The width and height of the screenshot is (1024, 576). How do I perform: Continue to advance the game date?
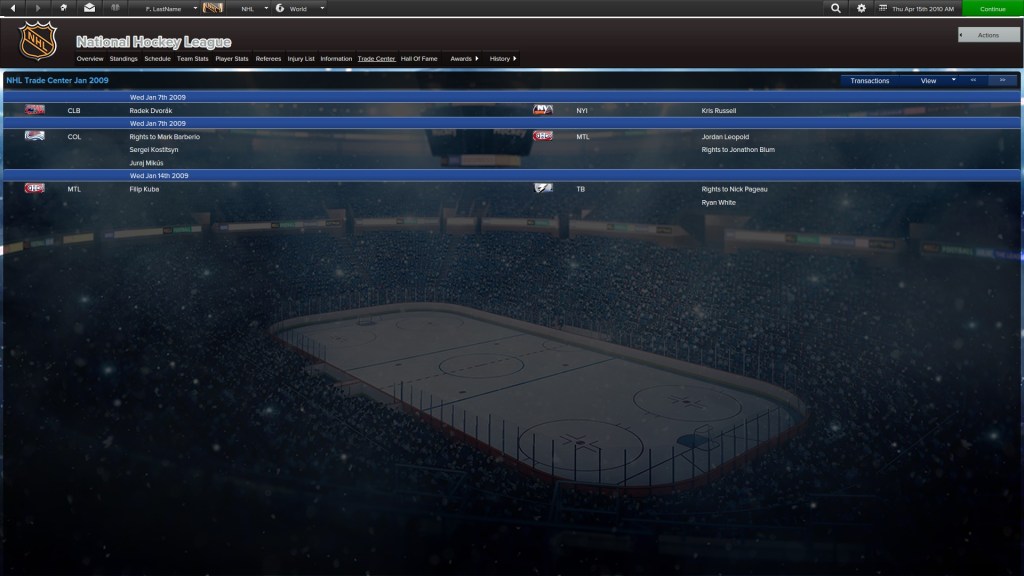(x=992, y=8)
